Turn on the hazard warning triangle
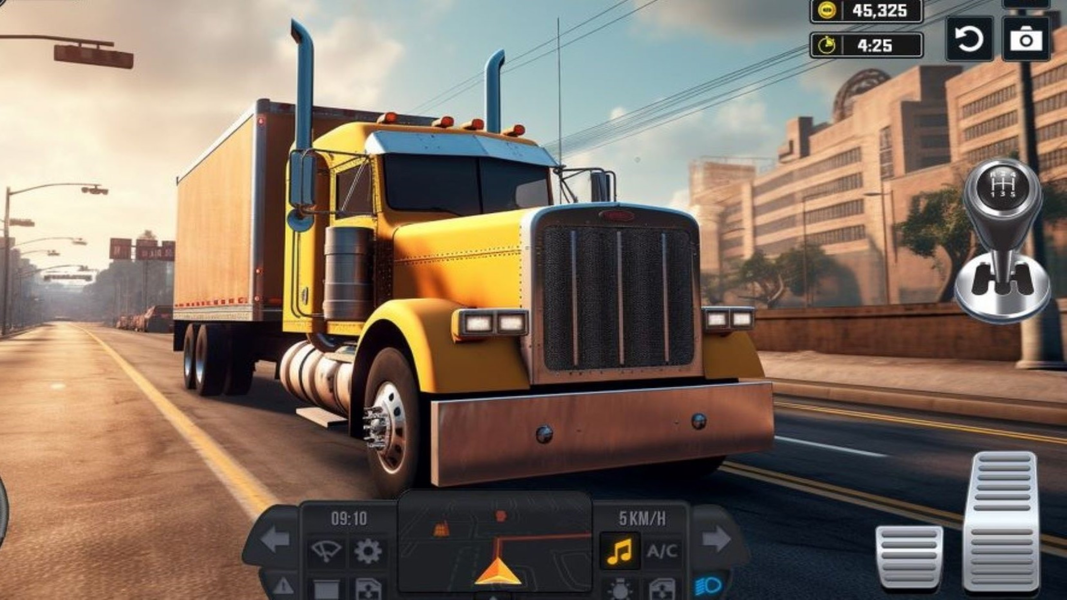The width and height of the screenshot is (1067, 600). pyautogui.click(x=284, y=586)
